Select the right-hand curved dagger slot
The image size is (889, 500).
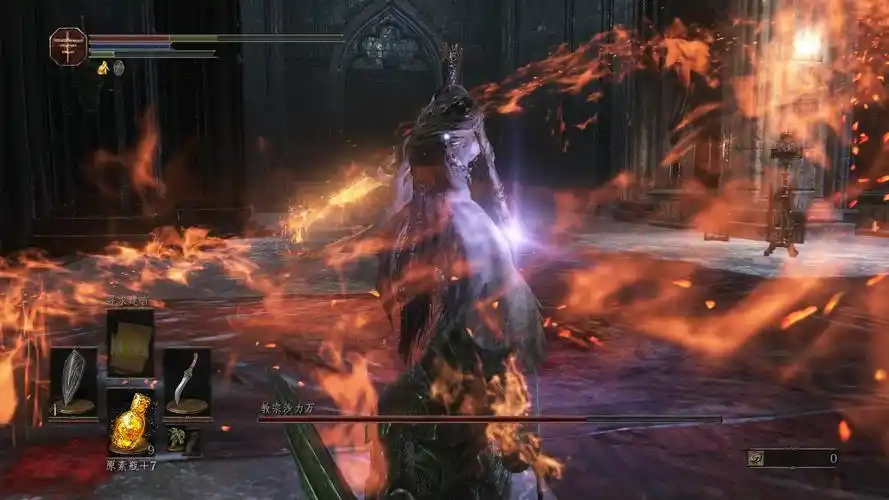[x=186, y=382]
